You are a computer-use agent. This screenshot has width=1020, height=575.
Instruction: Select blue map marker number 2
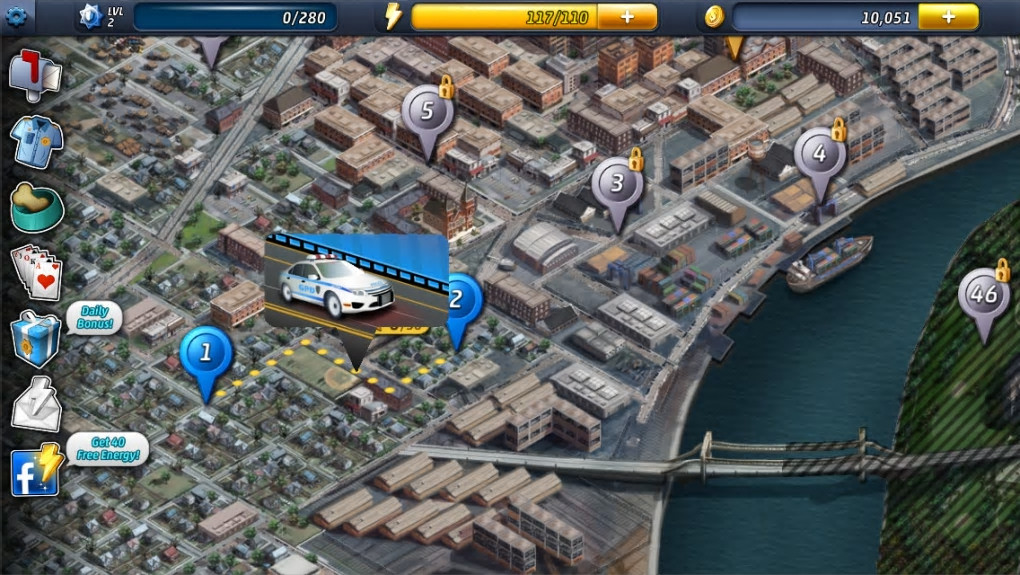[x=459, y=300]
